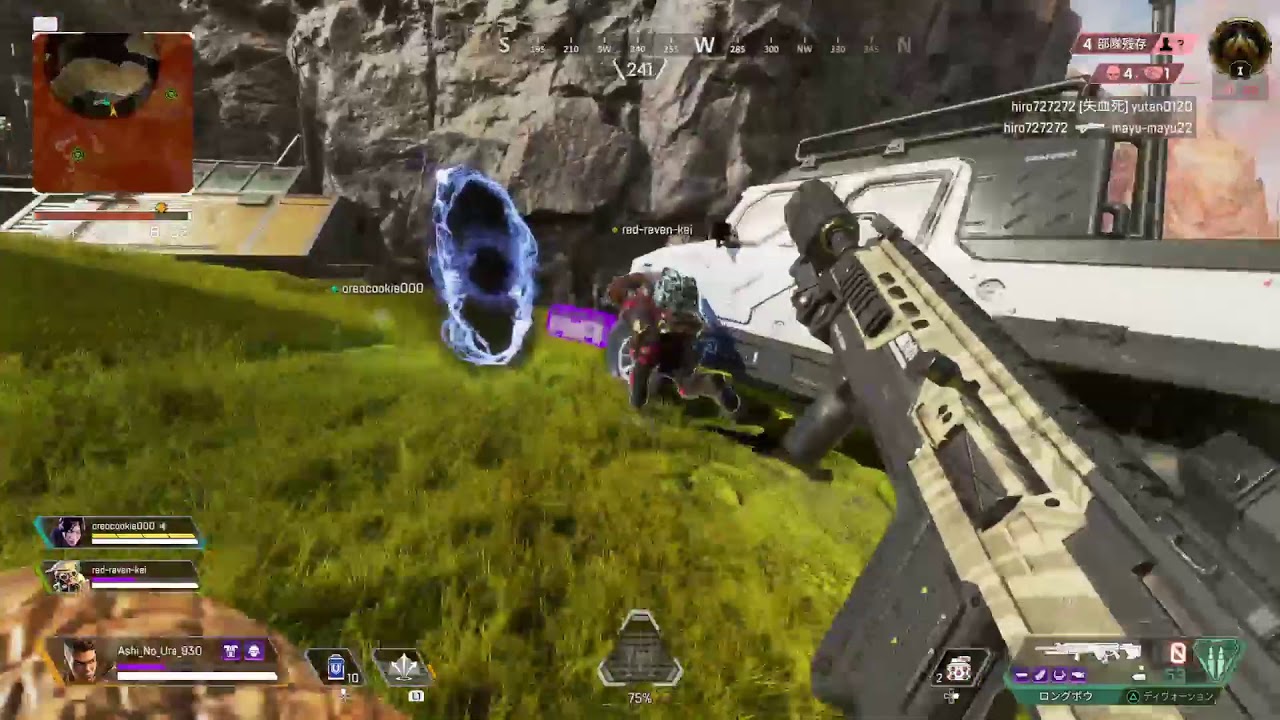Toggle the L1 tactical button prompt
This screenshot has height=720, width=1280.
click(416, 695)
